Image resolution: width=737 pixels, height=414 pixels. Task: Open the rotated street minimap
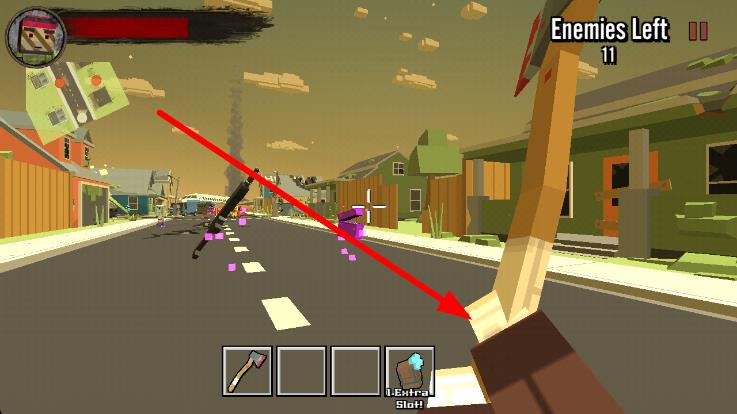80,100
